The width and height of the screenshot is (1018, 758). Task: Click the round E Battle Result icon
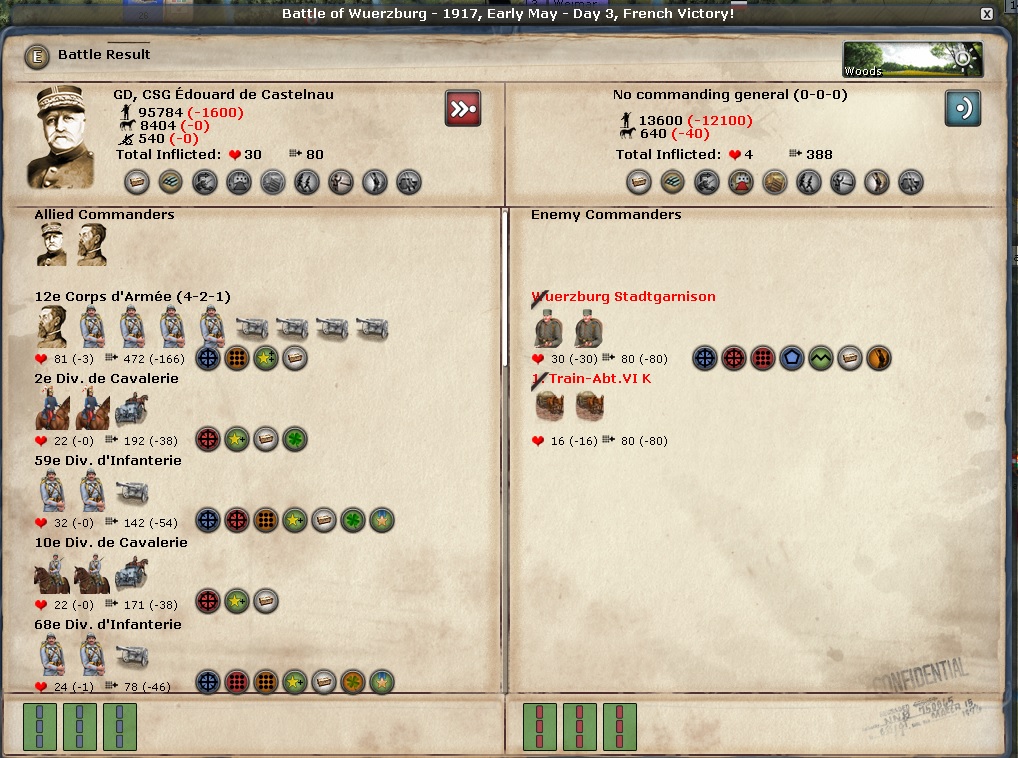pyautogui.click(x=38, y=55)
